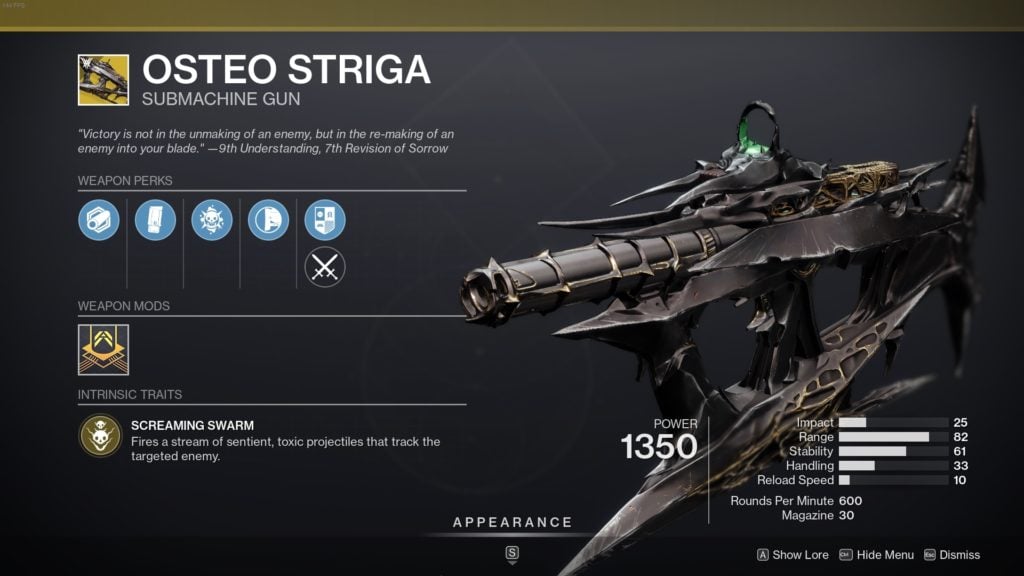The image size is (1024, 576).
Task: Select the crossed swords tracker icon
Action: [x=325, y=267]
